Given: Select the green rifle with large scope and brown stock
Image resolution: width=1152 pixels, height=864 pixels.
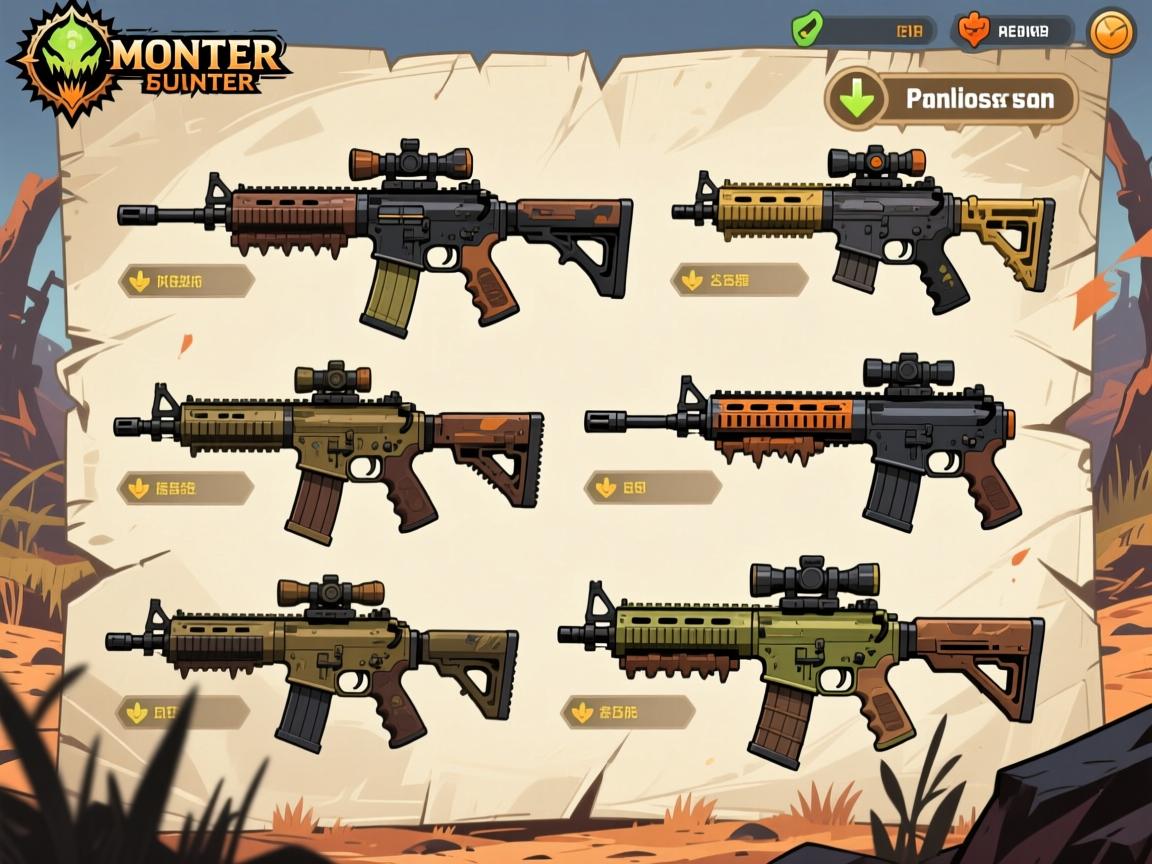Looking at the screenshot, I should pyautogui.click(x=800, y=652).
